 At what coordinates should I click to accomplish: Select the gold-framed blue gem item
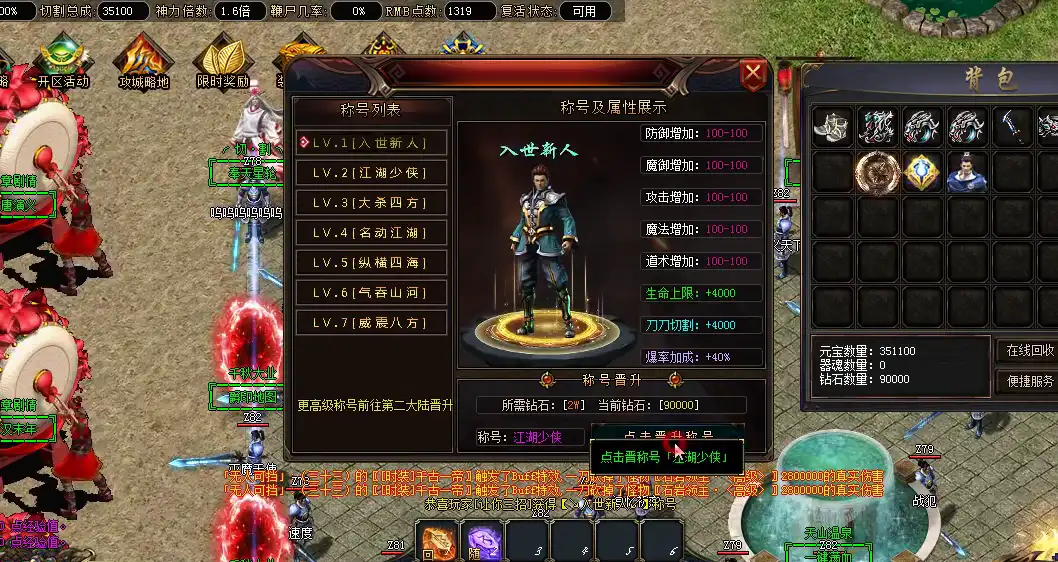[921, 172]
